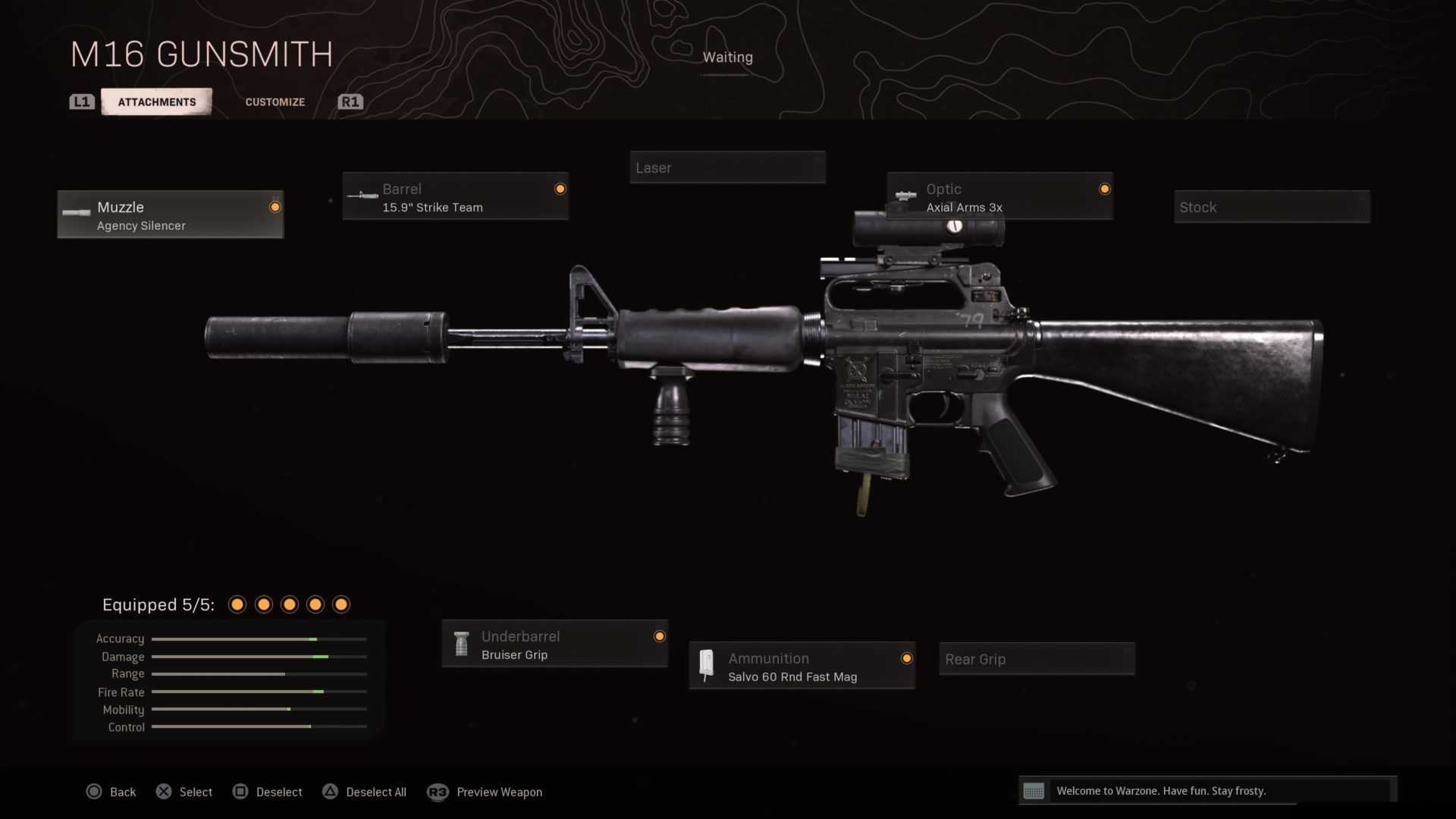This screenshot has width=1456, height=819.
Task: Click the Underbarrel grip icon
Action: click(x=461, y=644)
